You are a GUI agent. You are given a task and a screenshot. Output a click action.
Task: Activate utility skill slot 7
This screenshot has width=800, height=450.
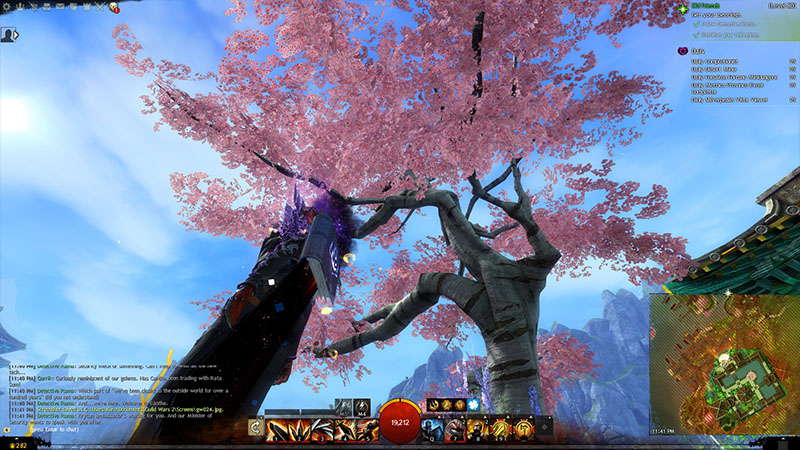click(x=453, y=430)
